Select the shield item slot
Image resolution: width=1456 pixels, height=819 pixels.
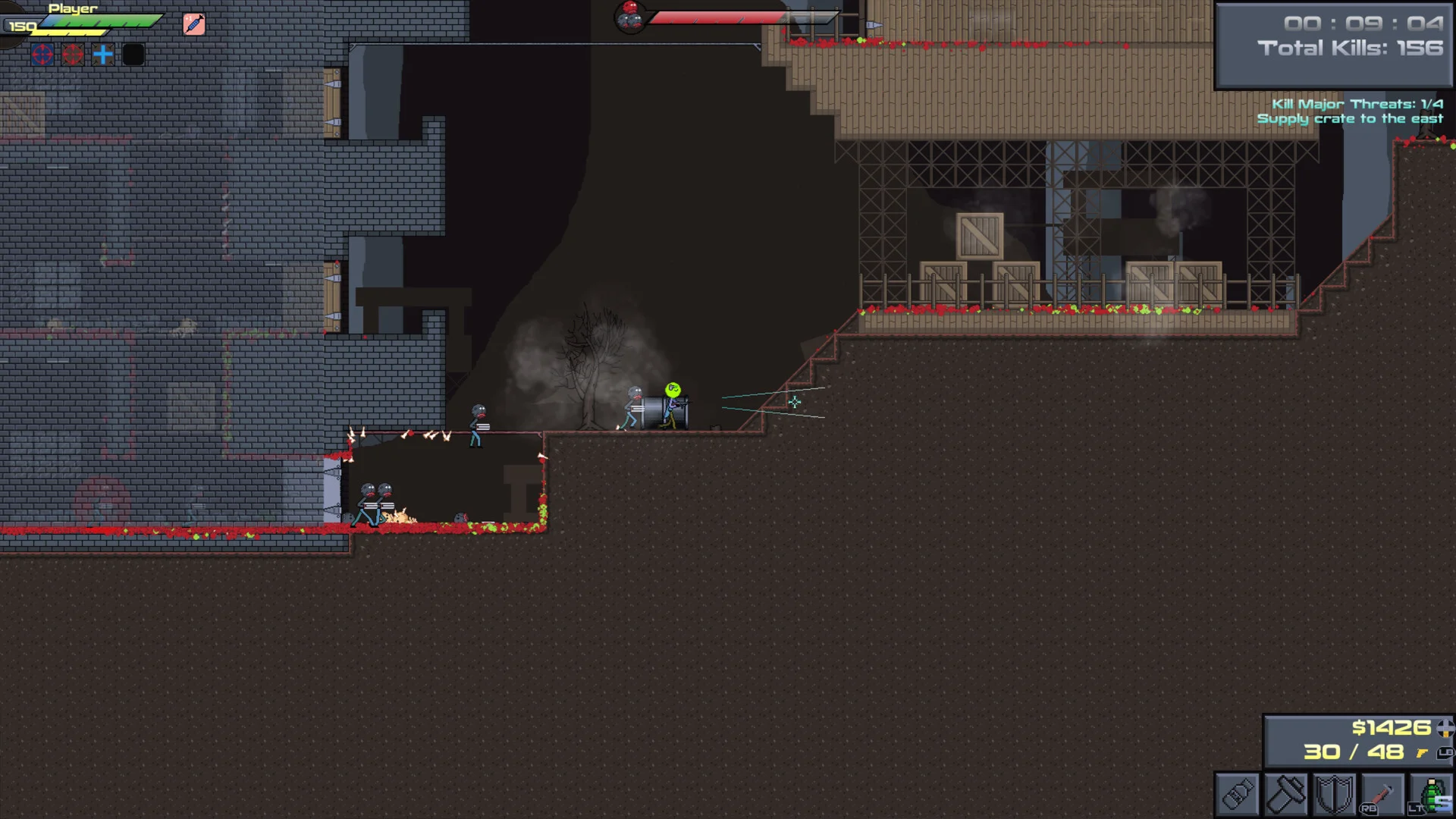(x=1333, y=795)
